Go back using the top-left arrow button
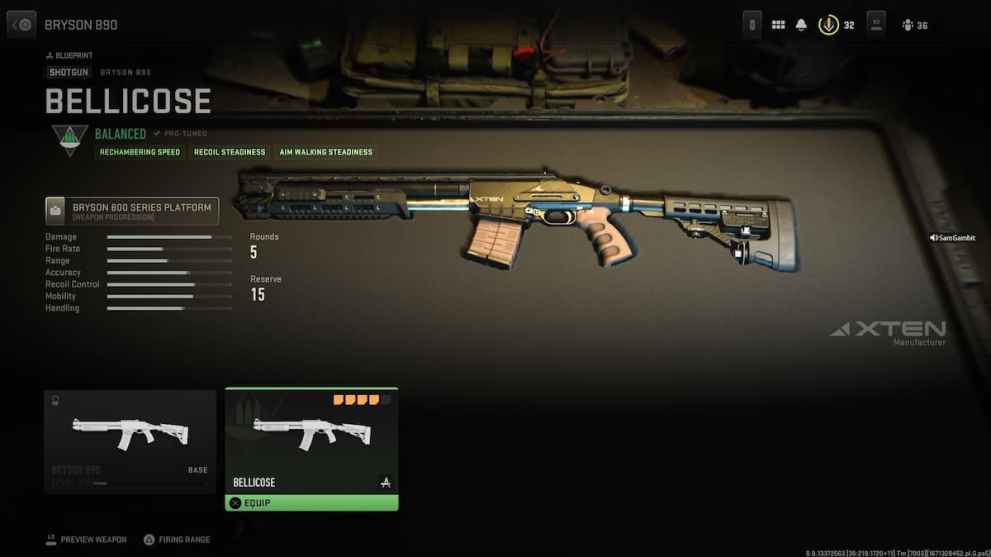991x557 pixels. point(22,24)
